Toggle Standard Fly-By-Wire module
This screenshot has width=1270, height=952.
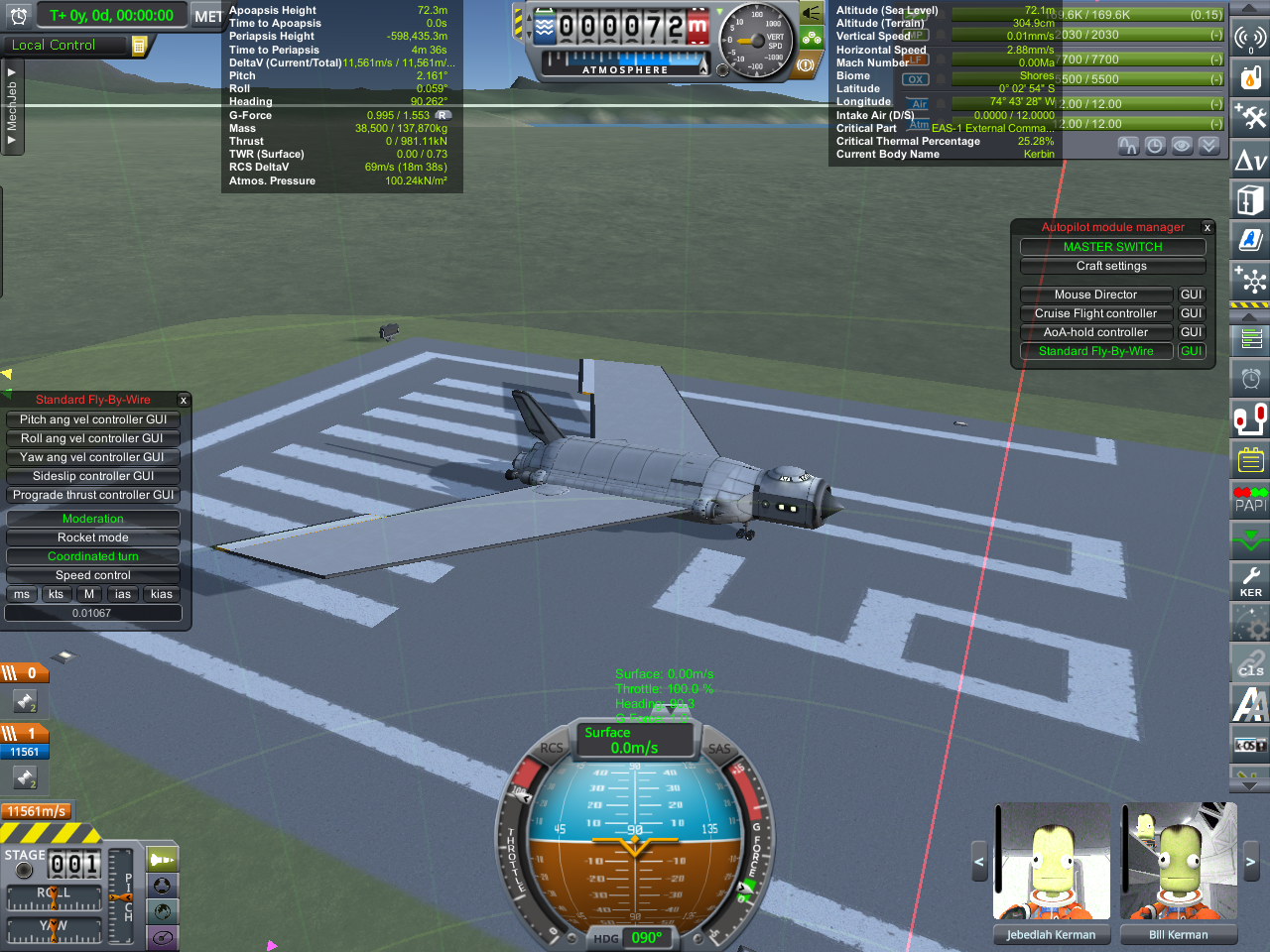(1095, 351)
